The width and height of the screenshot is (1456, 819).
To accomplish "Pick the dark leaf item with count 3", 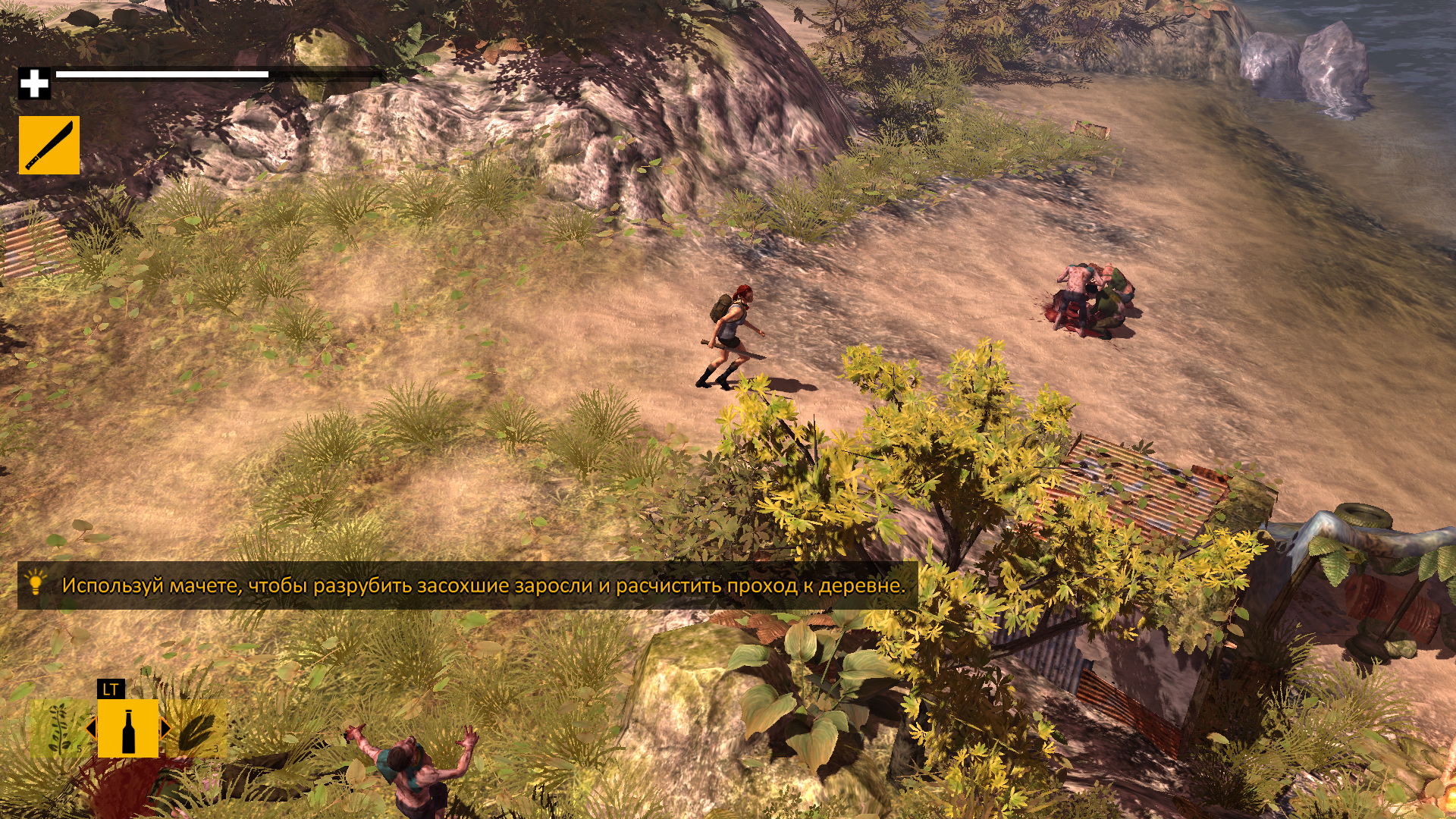I will tap(197, 729).
